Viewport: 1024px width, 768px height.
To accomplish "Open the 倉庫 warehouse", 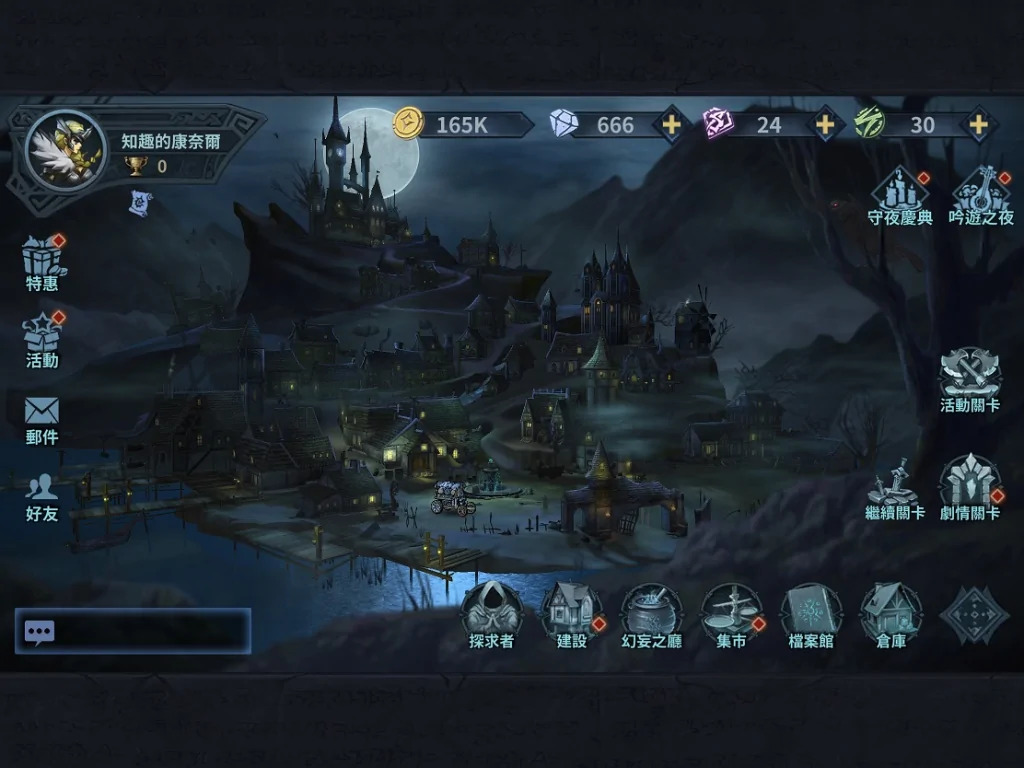I will [891, 613].
